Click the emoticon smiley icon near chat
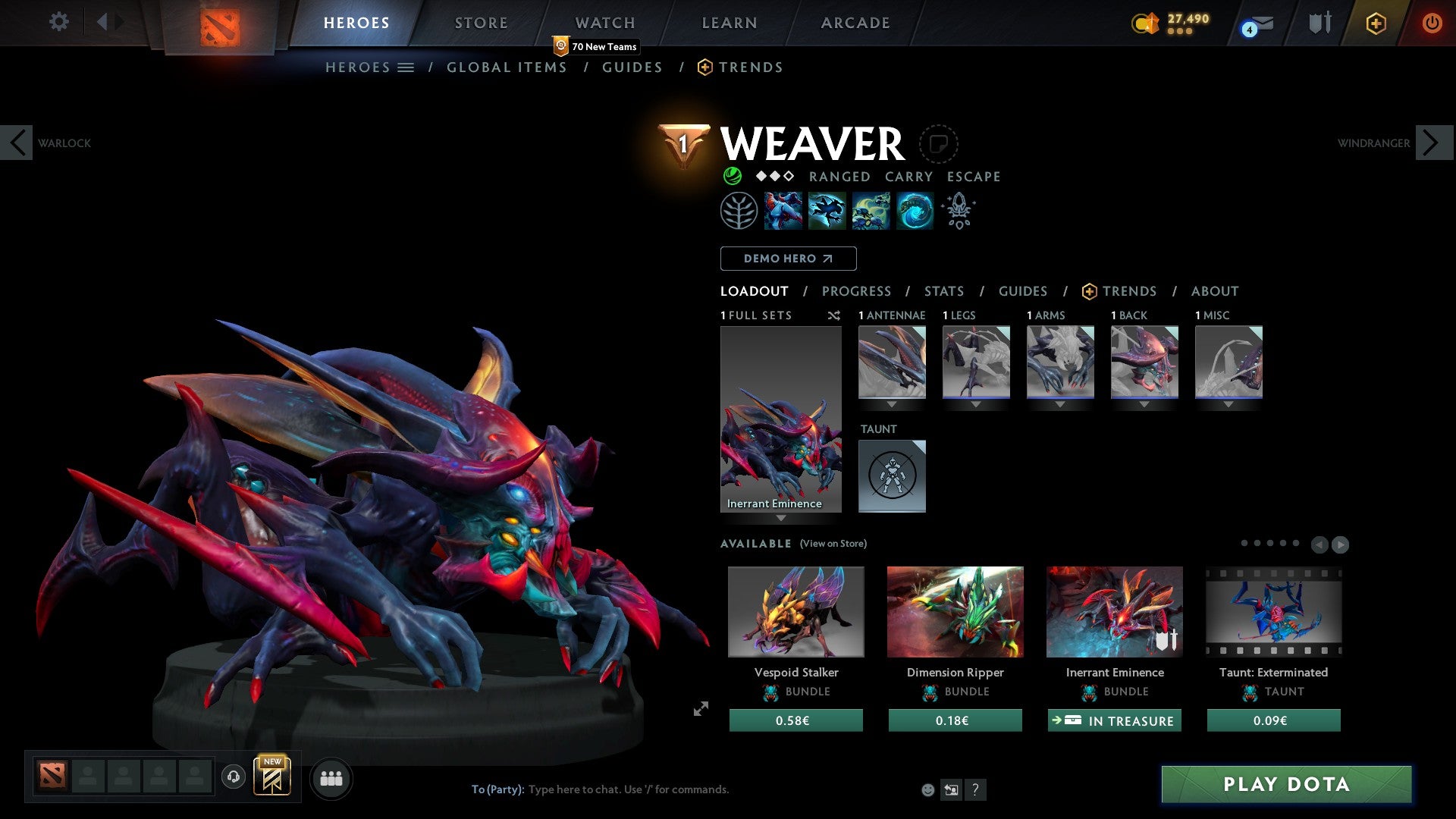This screenshot has height=819, width=1456. [x=927, y=789]
